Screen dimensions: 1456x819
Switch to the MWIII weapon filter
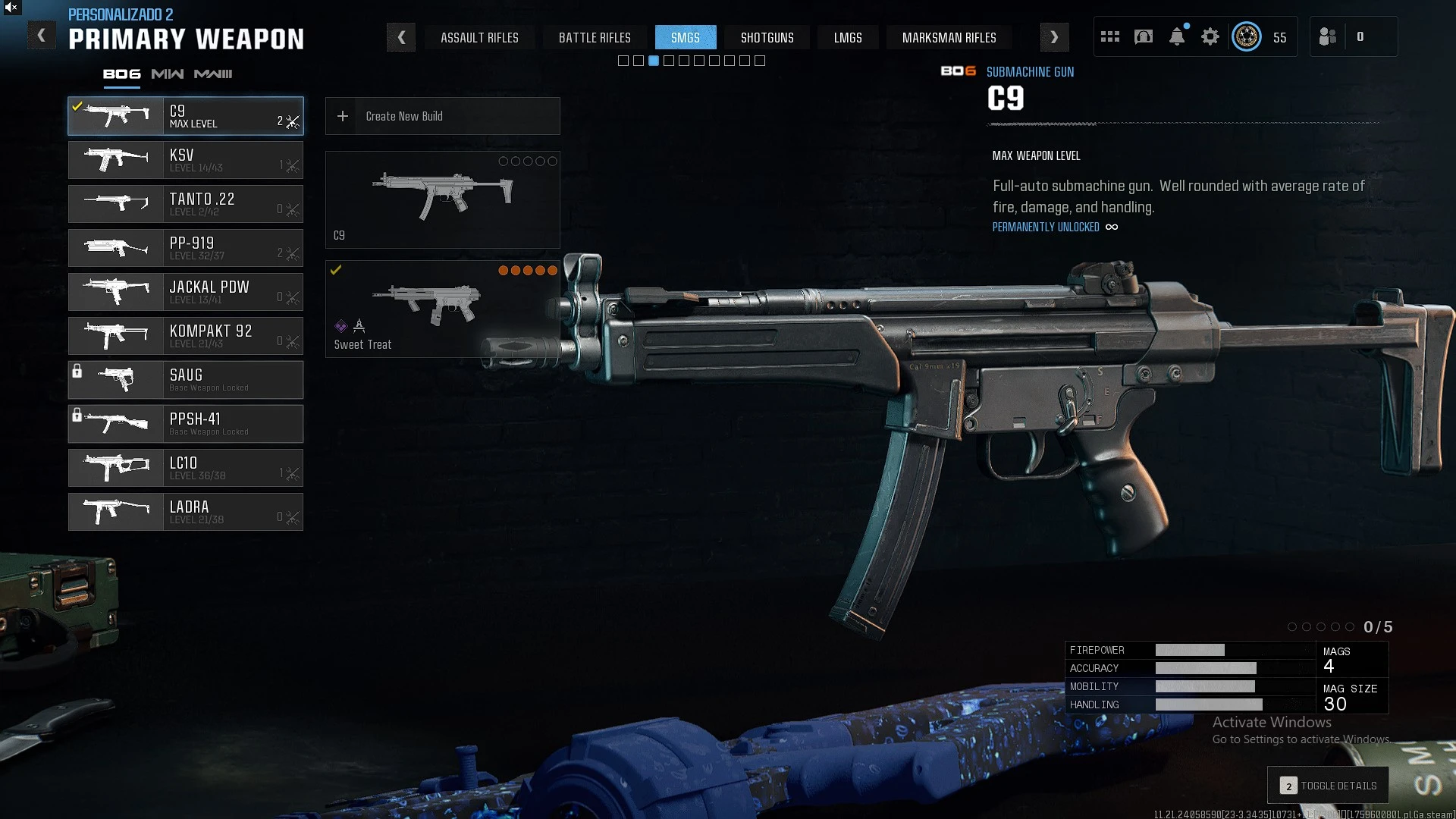click(213, 74)
